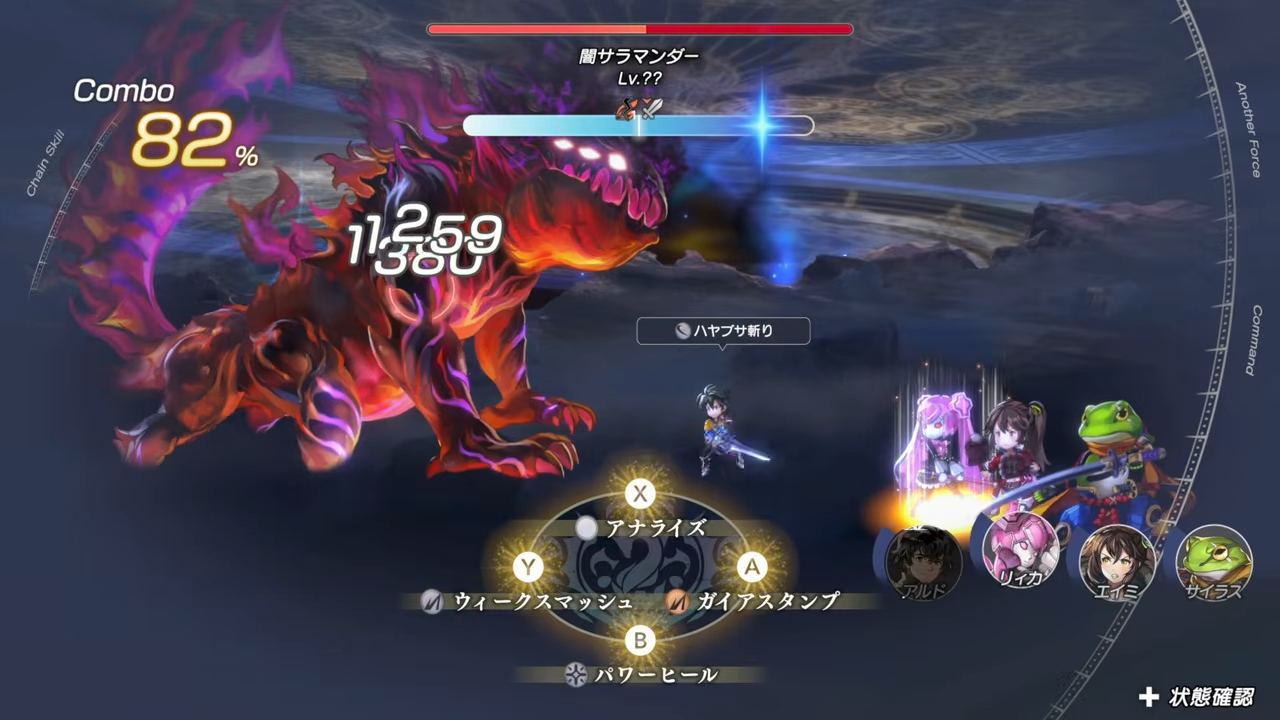
Task: Toggle the Y button for ウィークスマッシュ
Action: tap(528, 568)
